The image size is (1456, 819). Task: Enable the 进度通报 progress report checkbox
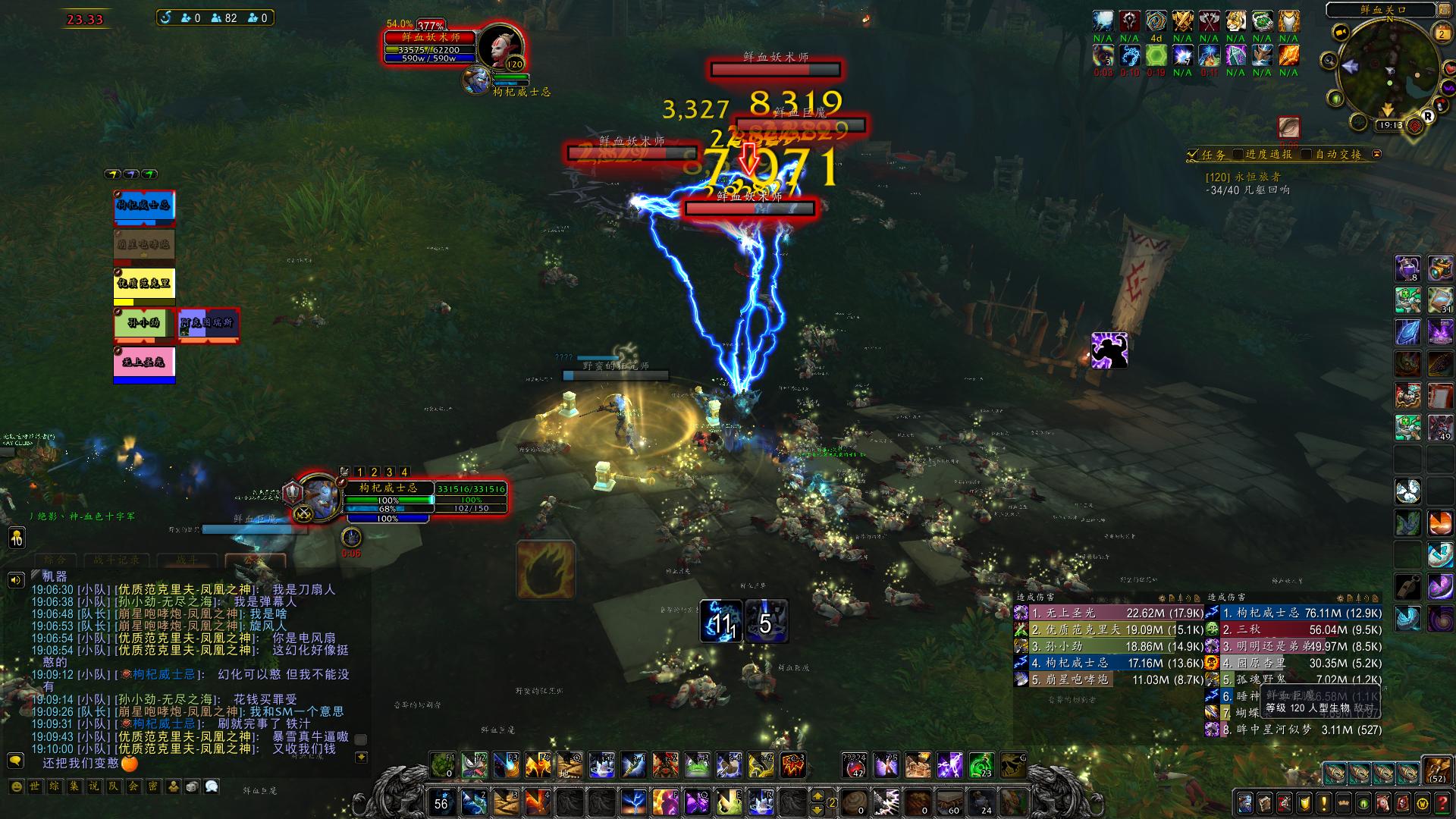point(1238,155)
